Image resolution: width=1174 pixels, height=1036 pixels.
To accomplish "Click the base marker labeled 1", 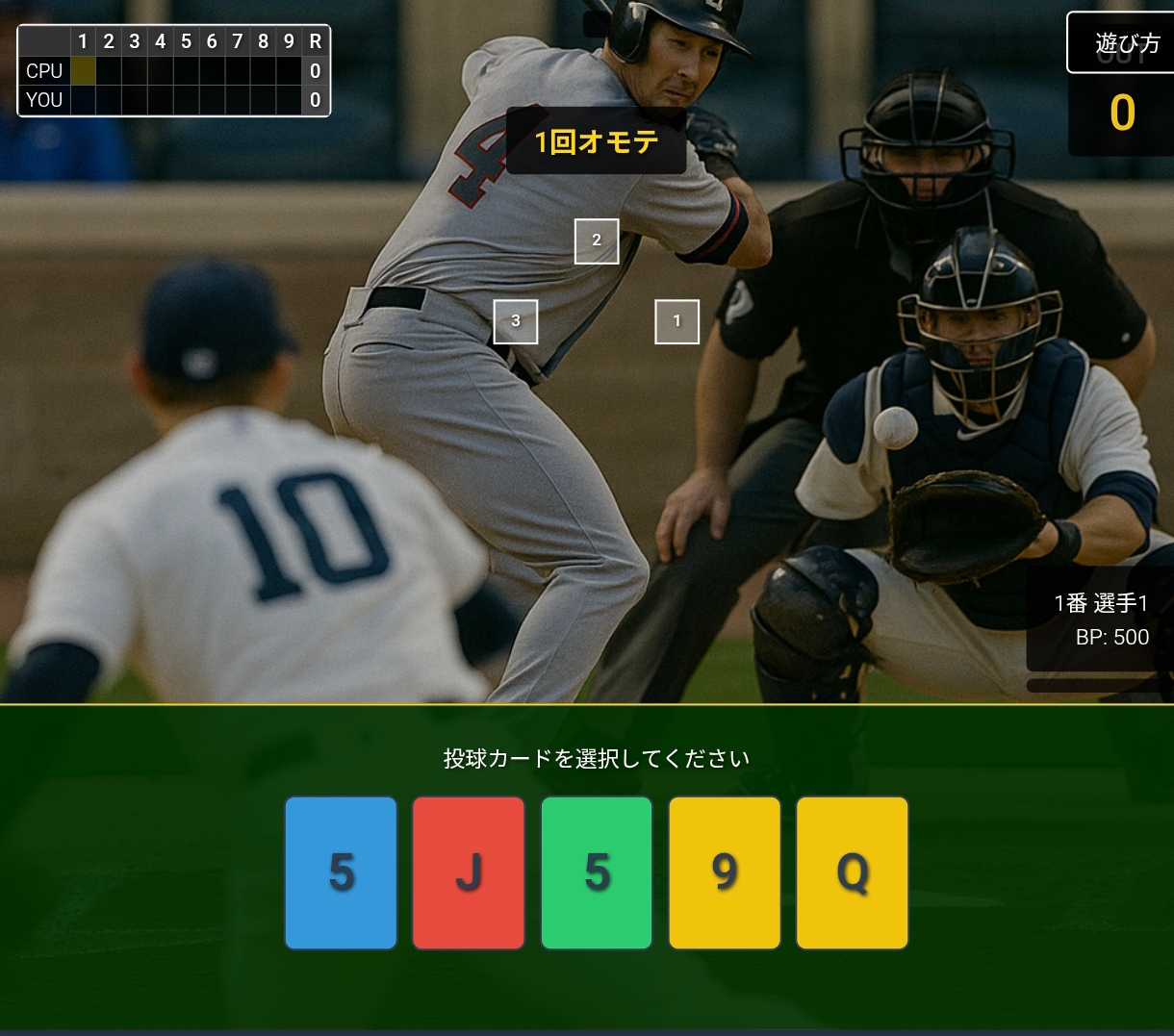I will (x=676, y=321).
